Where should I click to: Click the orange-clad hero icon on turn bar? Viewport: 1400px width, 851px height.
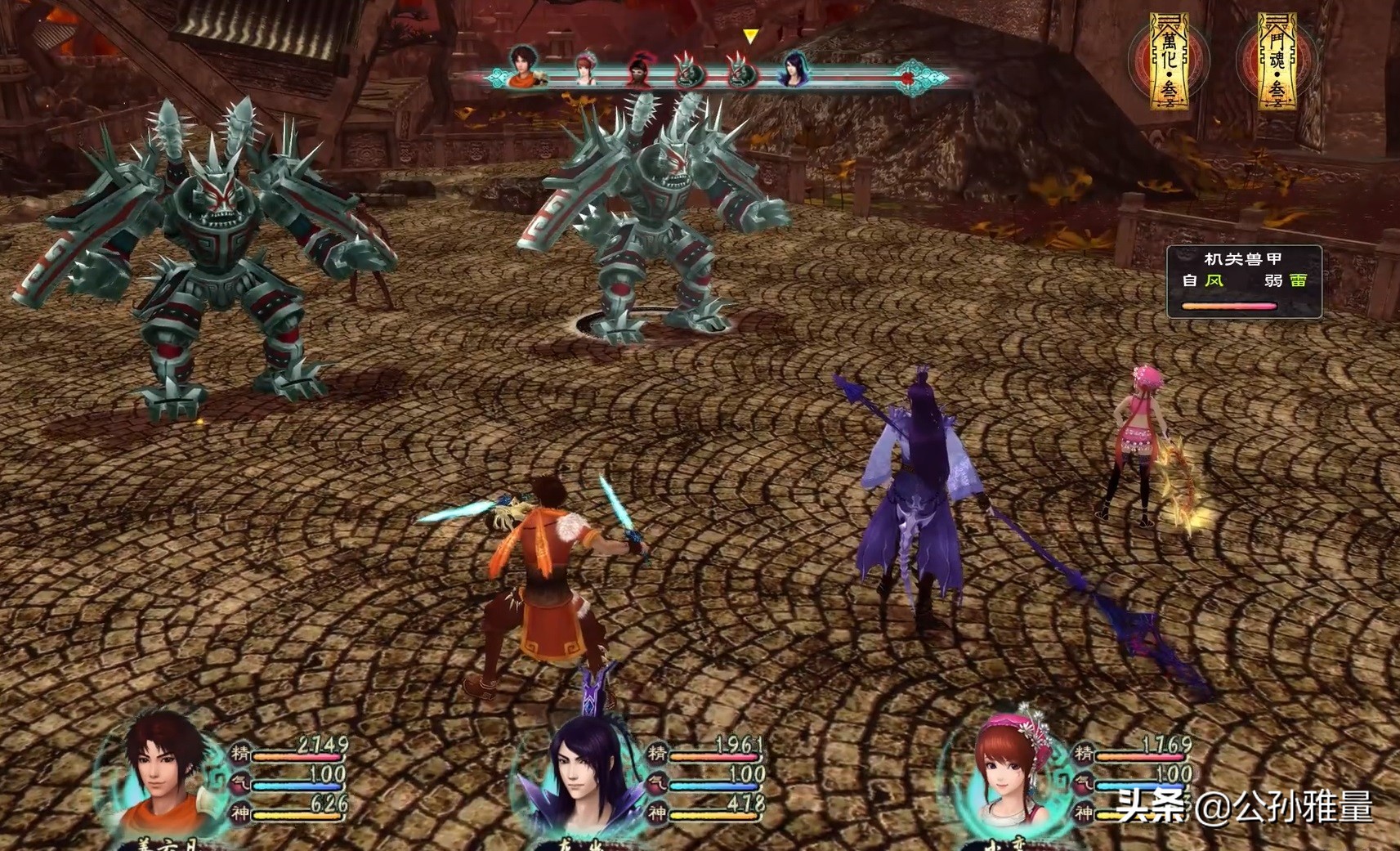tap(524, 67)
